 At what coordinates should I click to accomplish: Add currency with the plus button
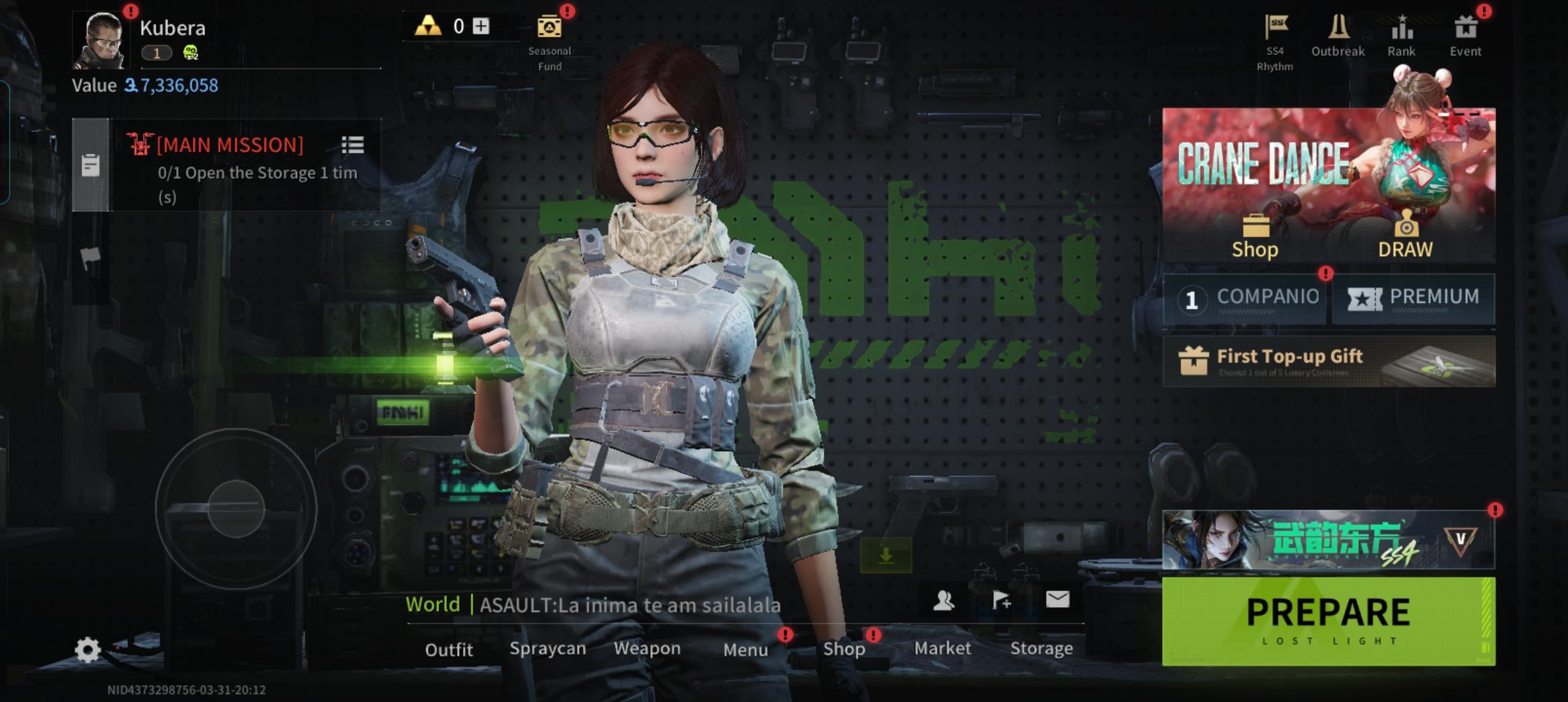click(x=481, y=26)
